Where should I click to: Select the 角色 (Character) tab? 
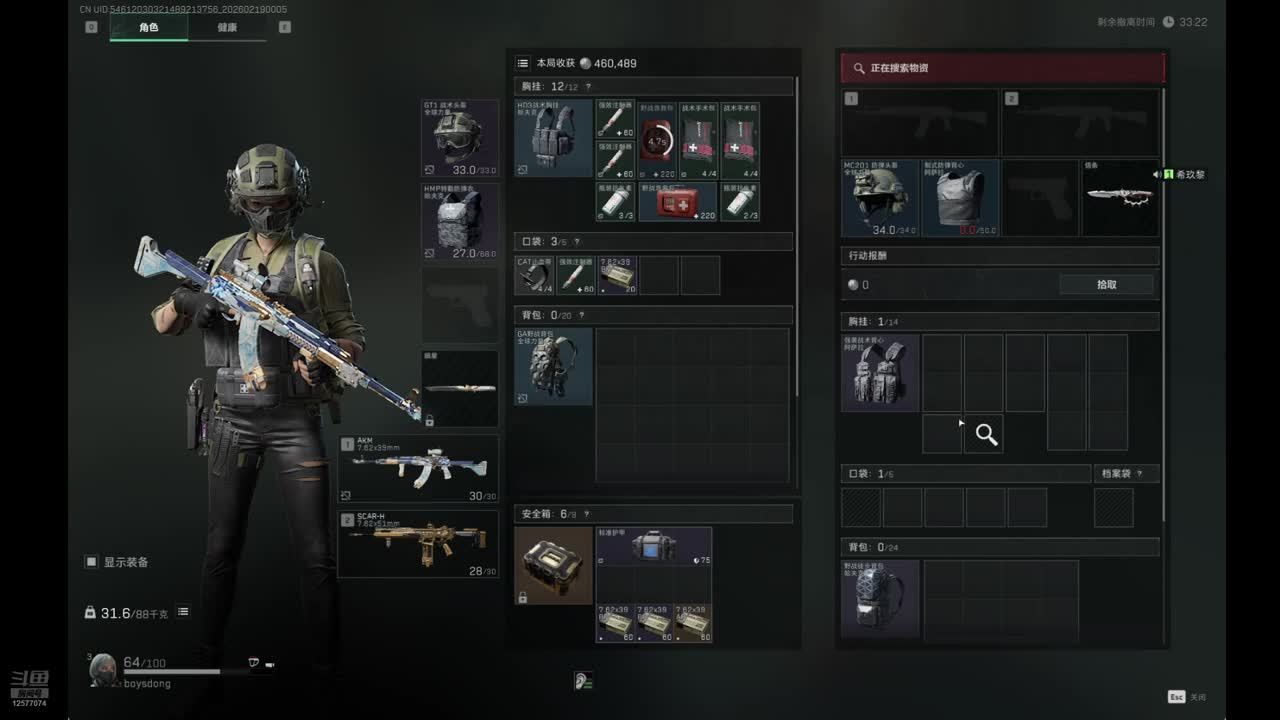(148, 27)
